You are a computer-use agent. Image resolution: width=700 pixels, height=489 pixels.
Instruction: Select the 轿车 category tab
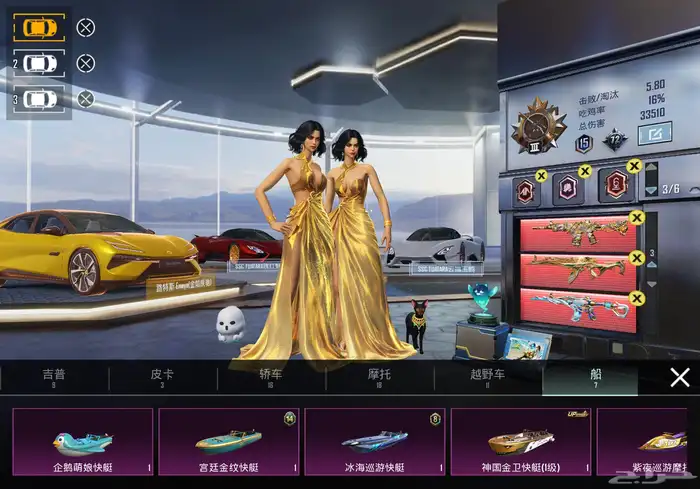click(271, 378)
